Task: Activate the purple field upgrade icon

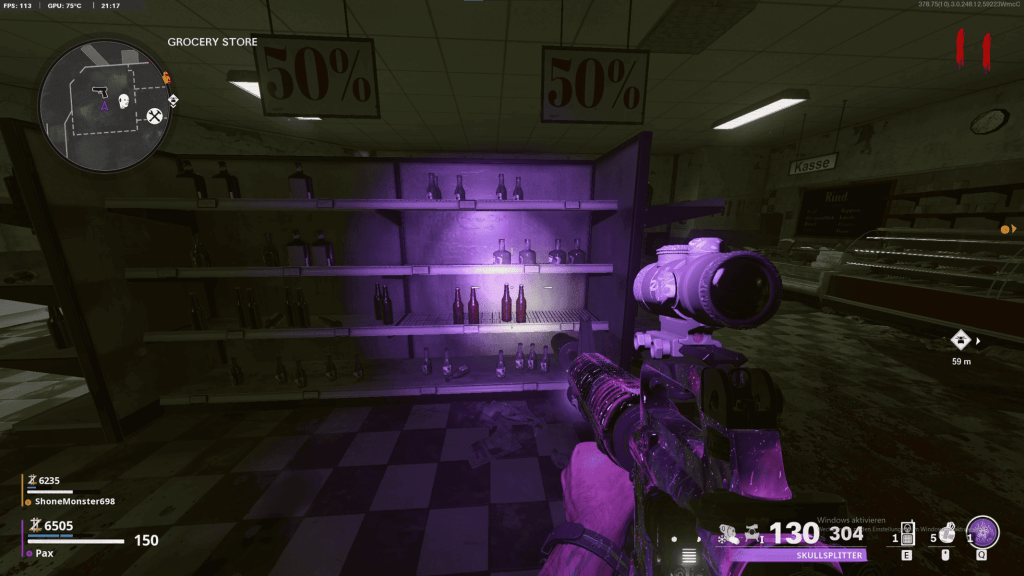Action: click(x=983, y=532)
